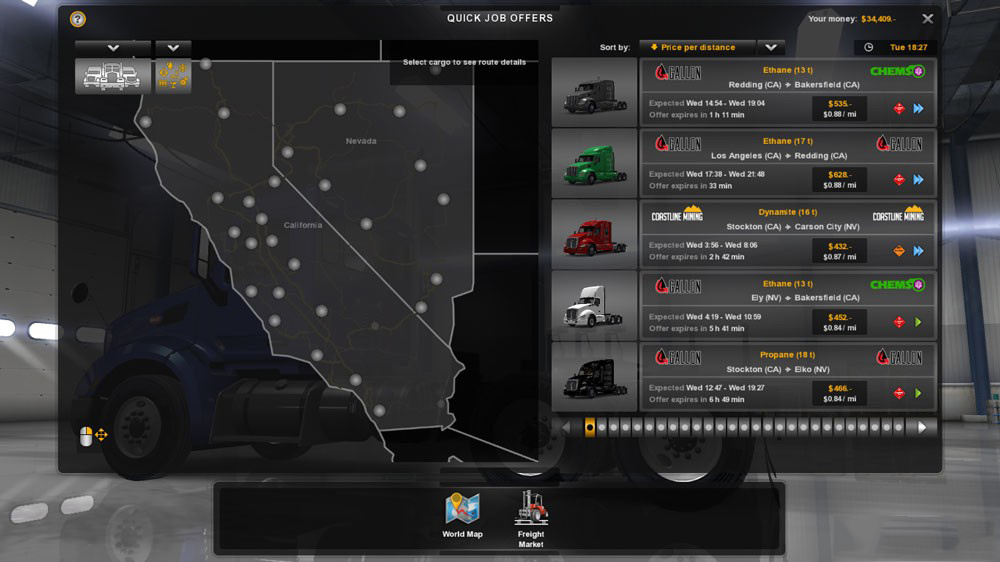Choose the Los Angeles to Redding job

(x=788, y=163)
